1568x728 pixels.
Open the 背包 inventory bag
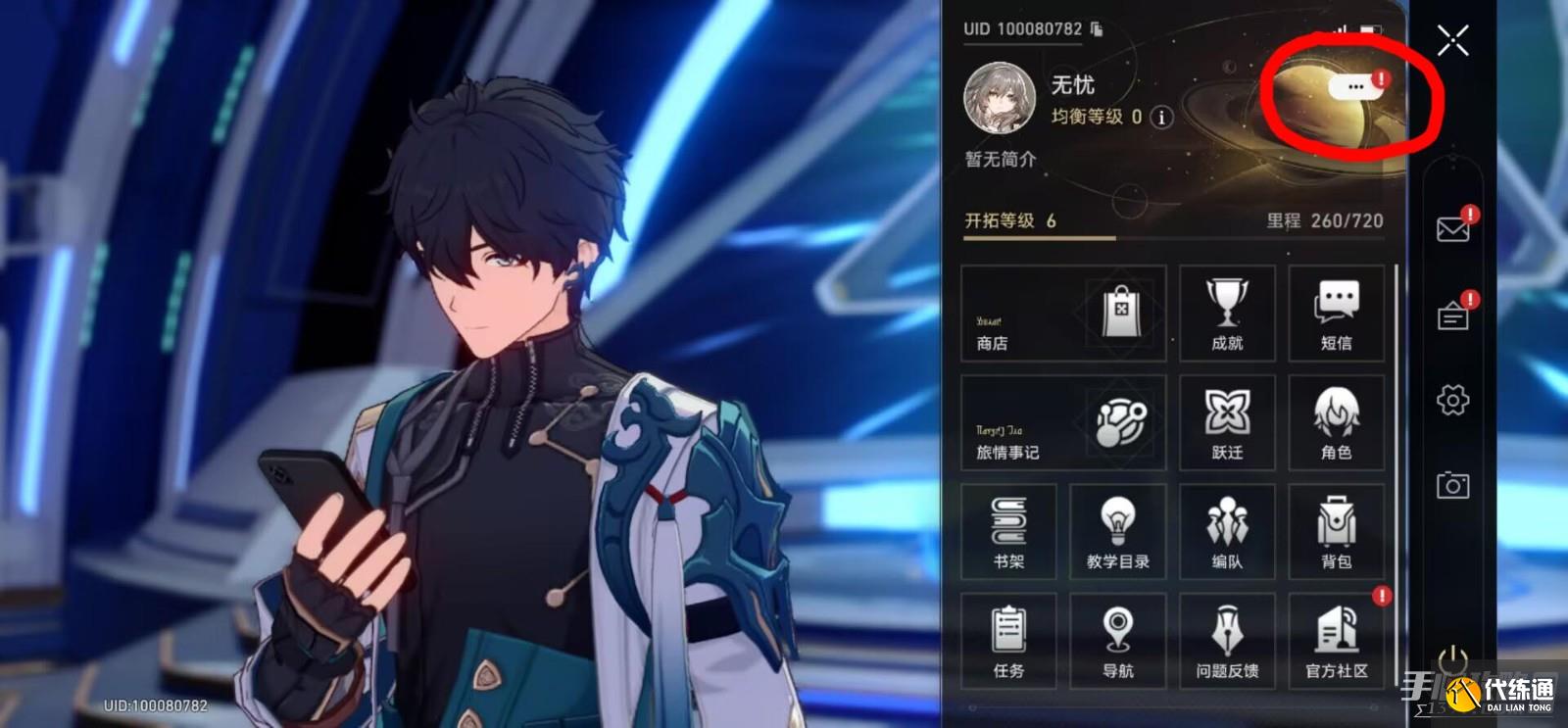click(x=1337, y=532)
